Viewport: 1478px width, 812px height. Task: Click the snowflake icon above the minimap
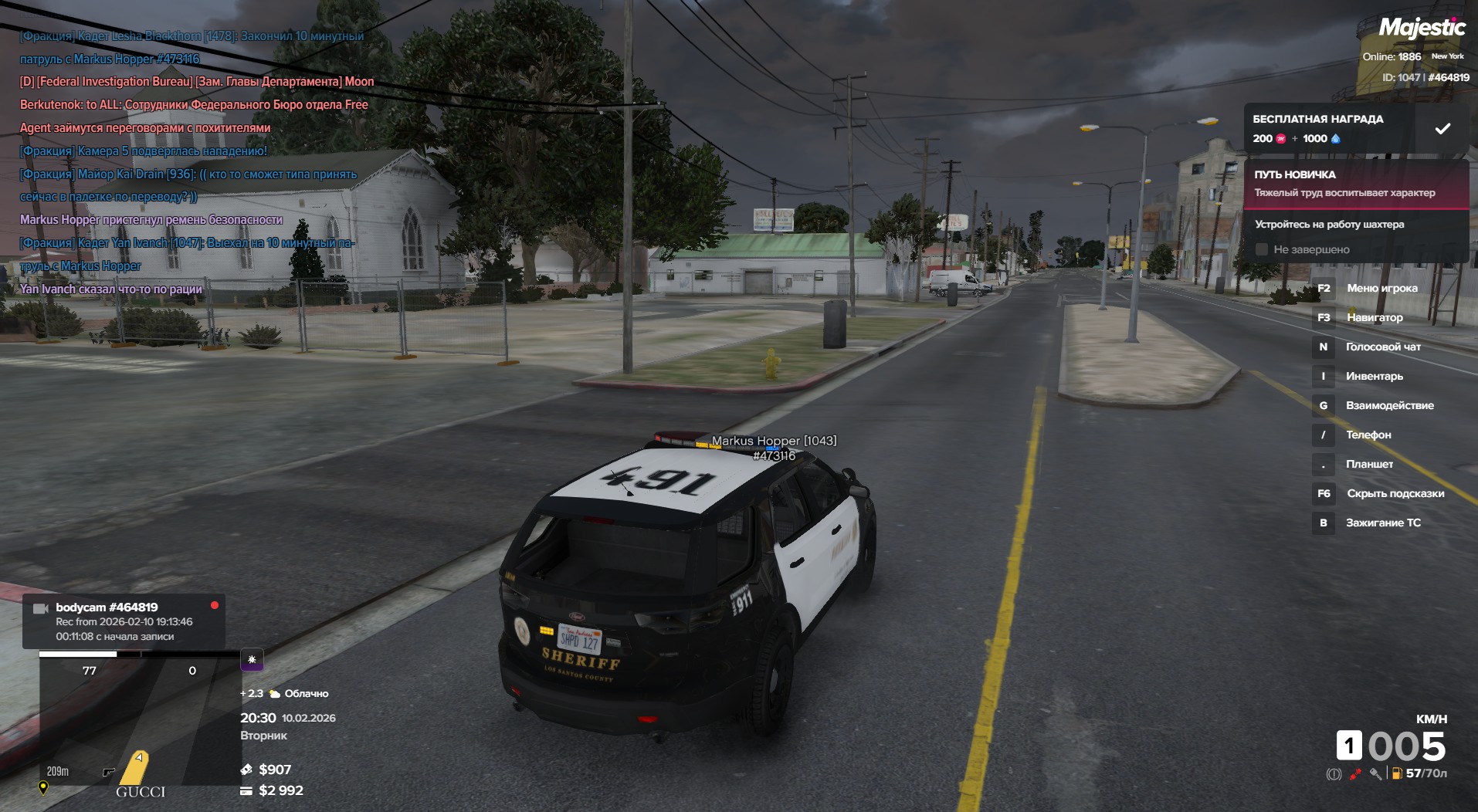point(252,660)
